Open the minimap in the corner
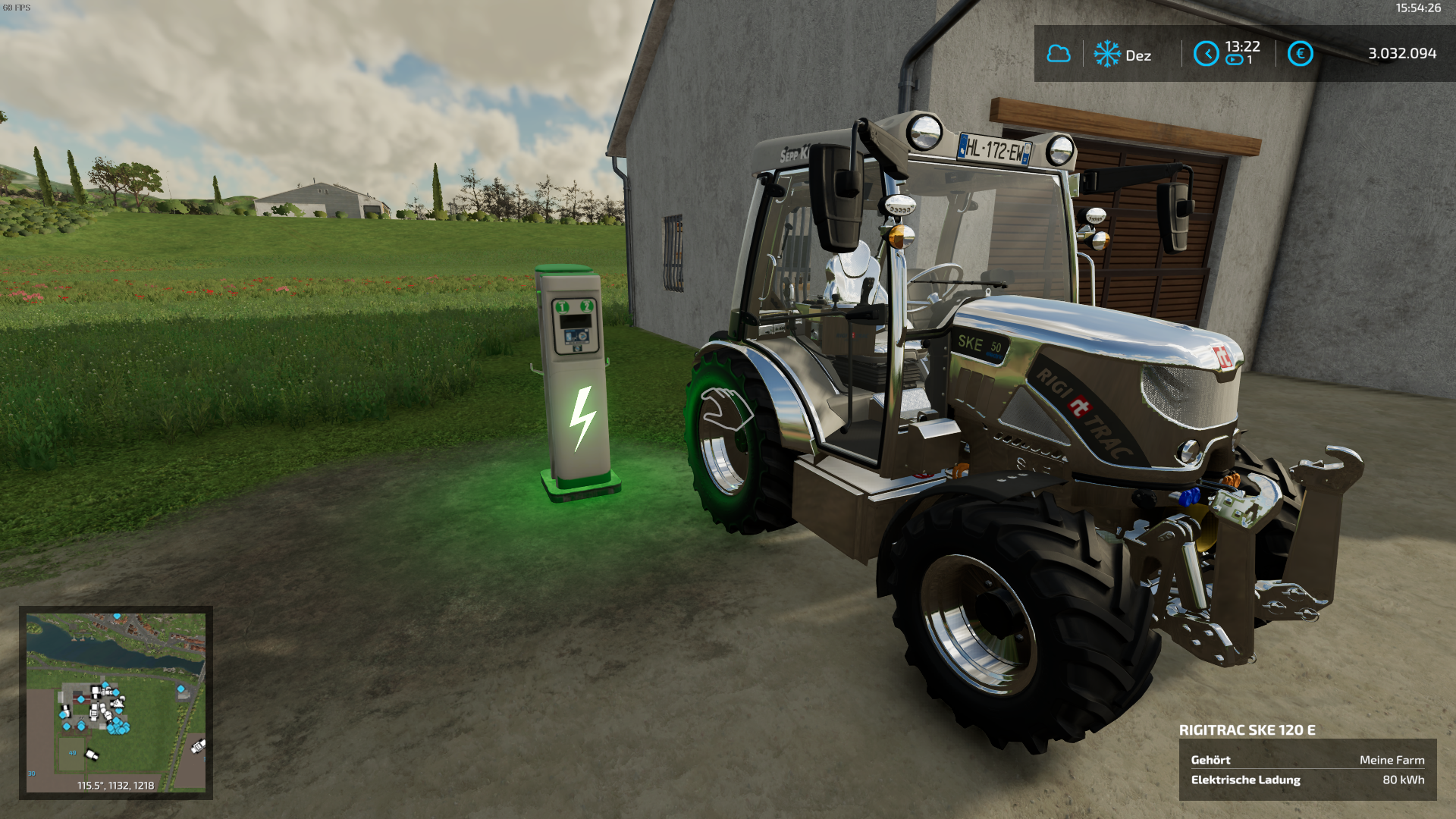The height and width of the screenshot is (819, 1456). pos(116,702)
